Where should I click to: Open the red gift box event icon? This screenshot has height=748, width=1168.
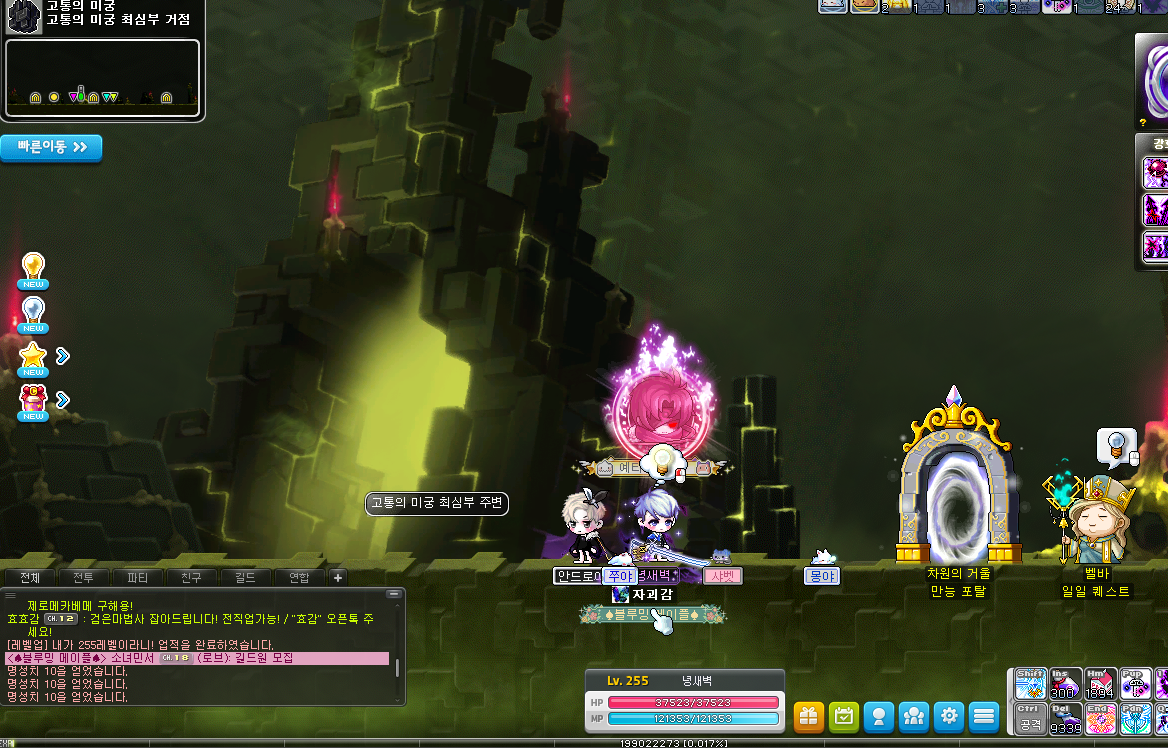pos(34,400)
